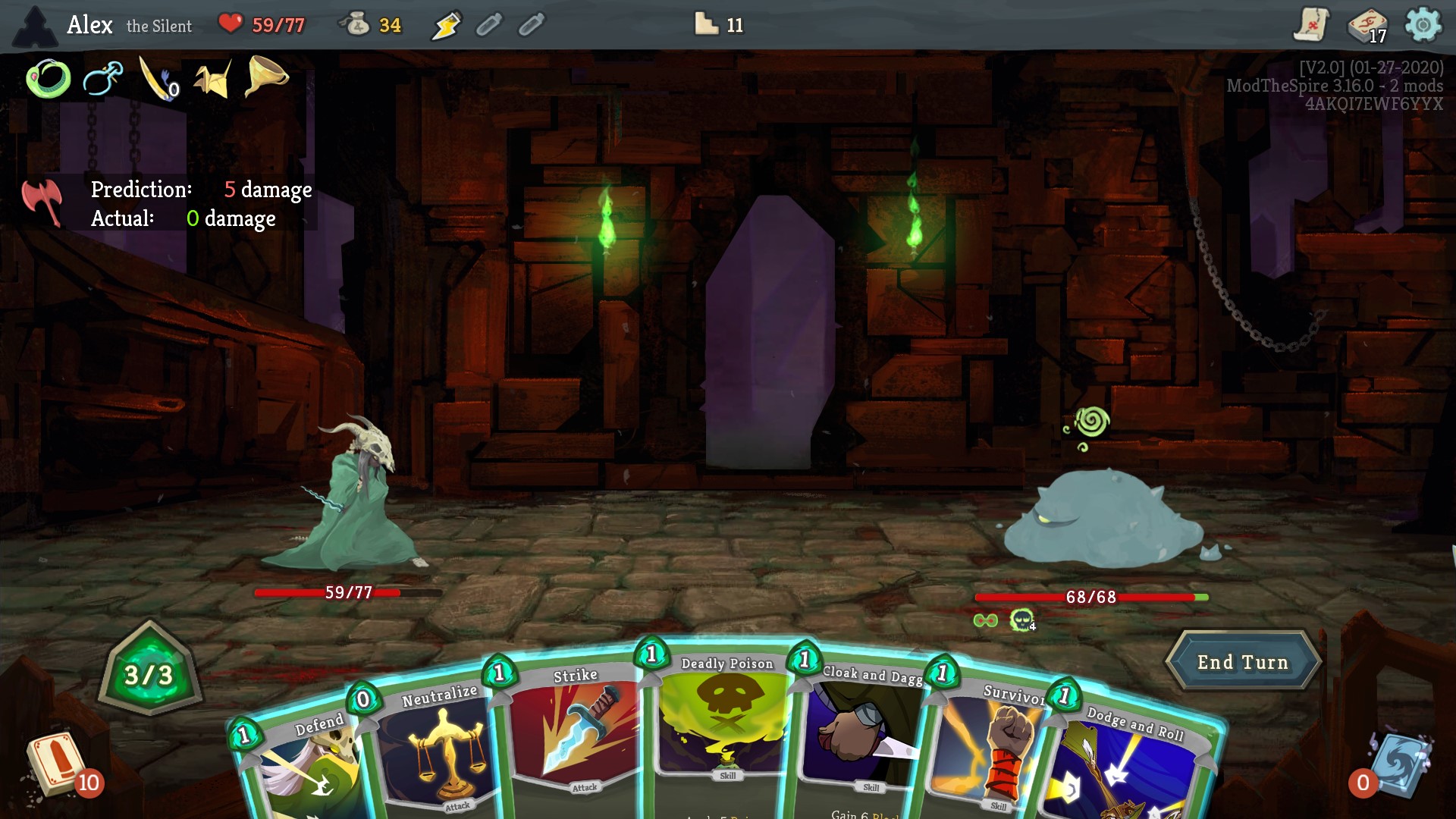Open the map scroll
Screen dimensions: 1456x819
pos(1311,25)
